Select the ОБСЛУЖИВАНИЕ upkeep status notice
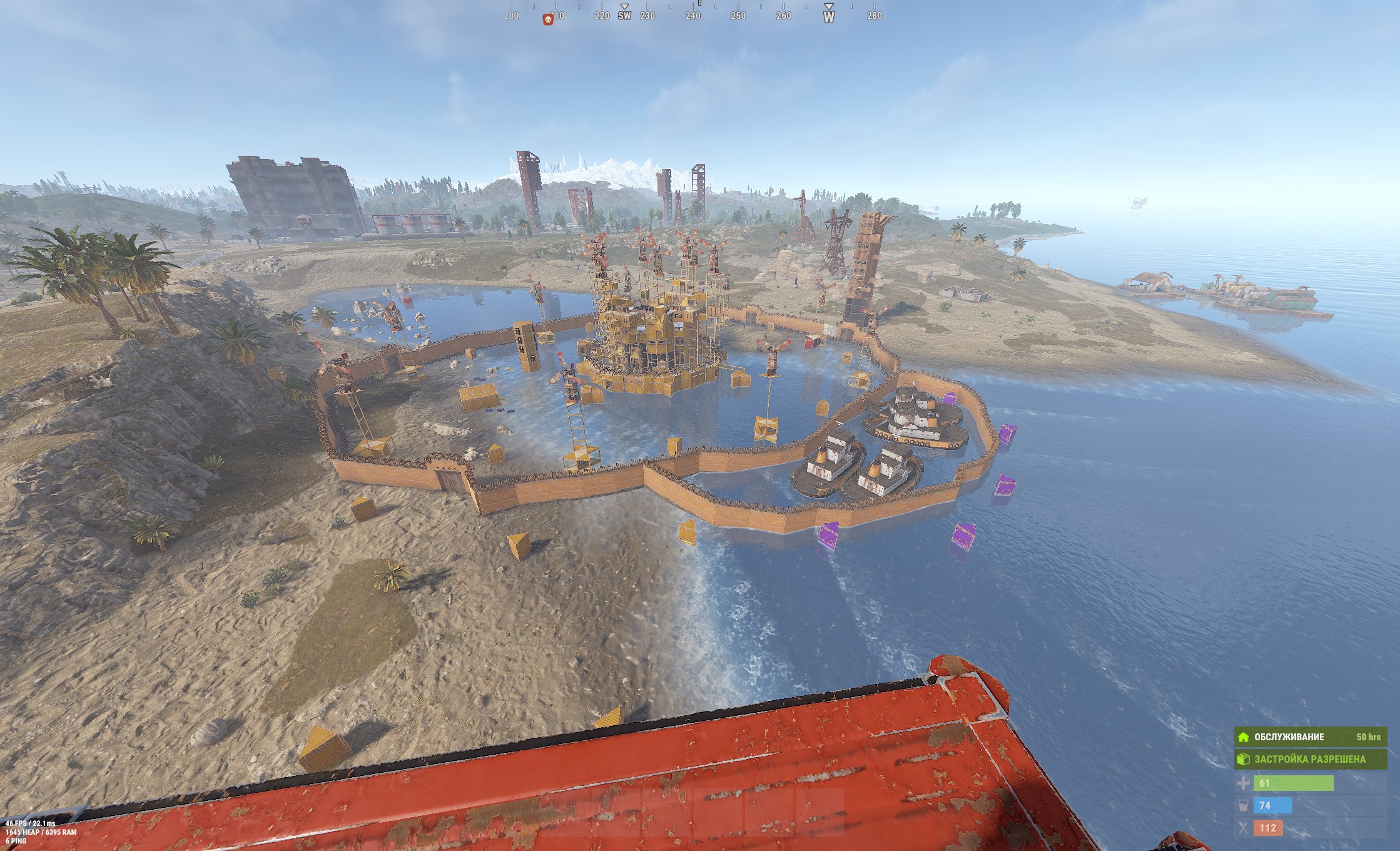This screenshot has width=1400, height=851. point(1310,736)
